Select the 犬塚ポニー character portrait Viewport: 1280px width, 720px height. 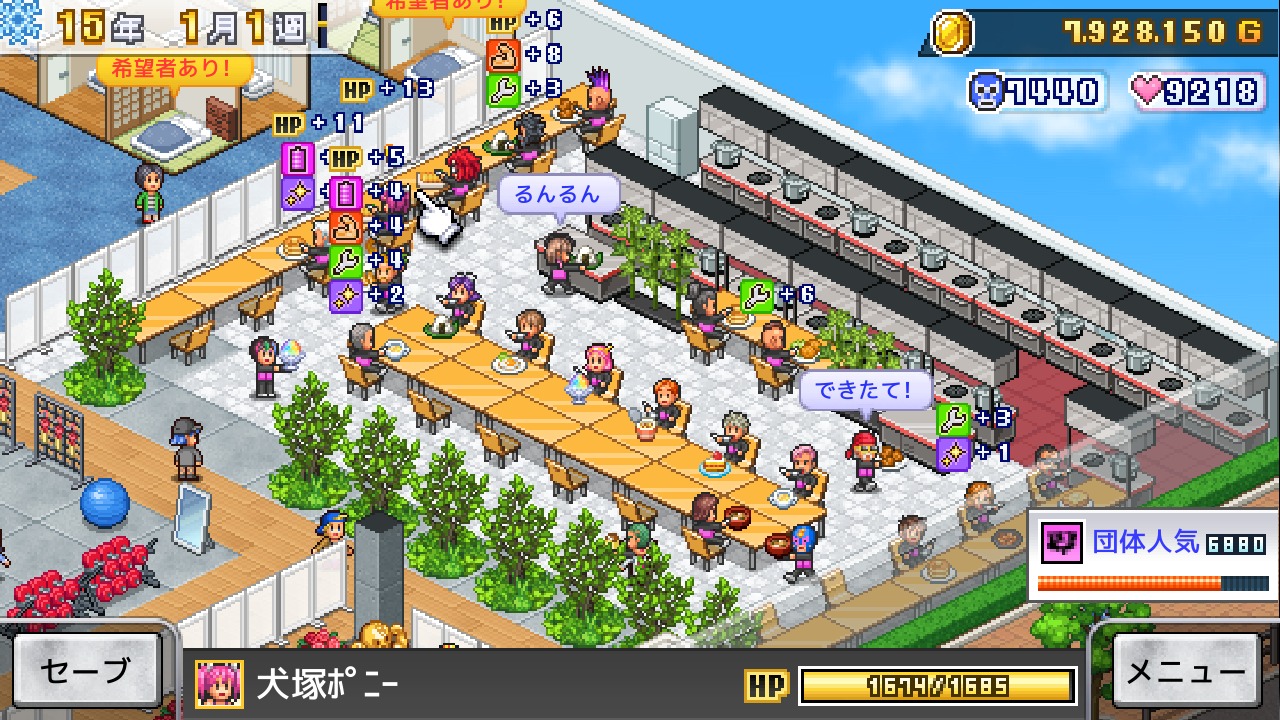219,683
